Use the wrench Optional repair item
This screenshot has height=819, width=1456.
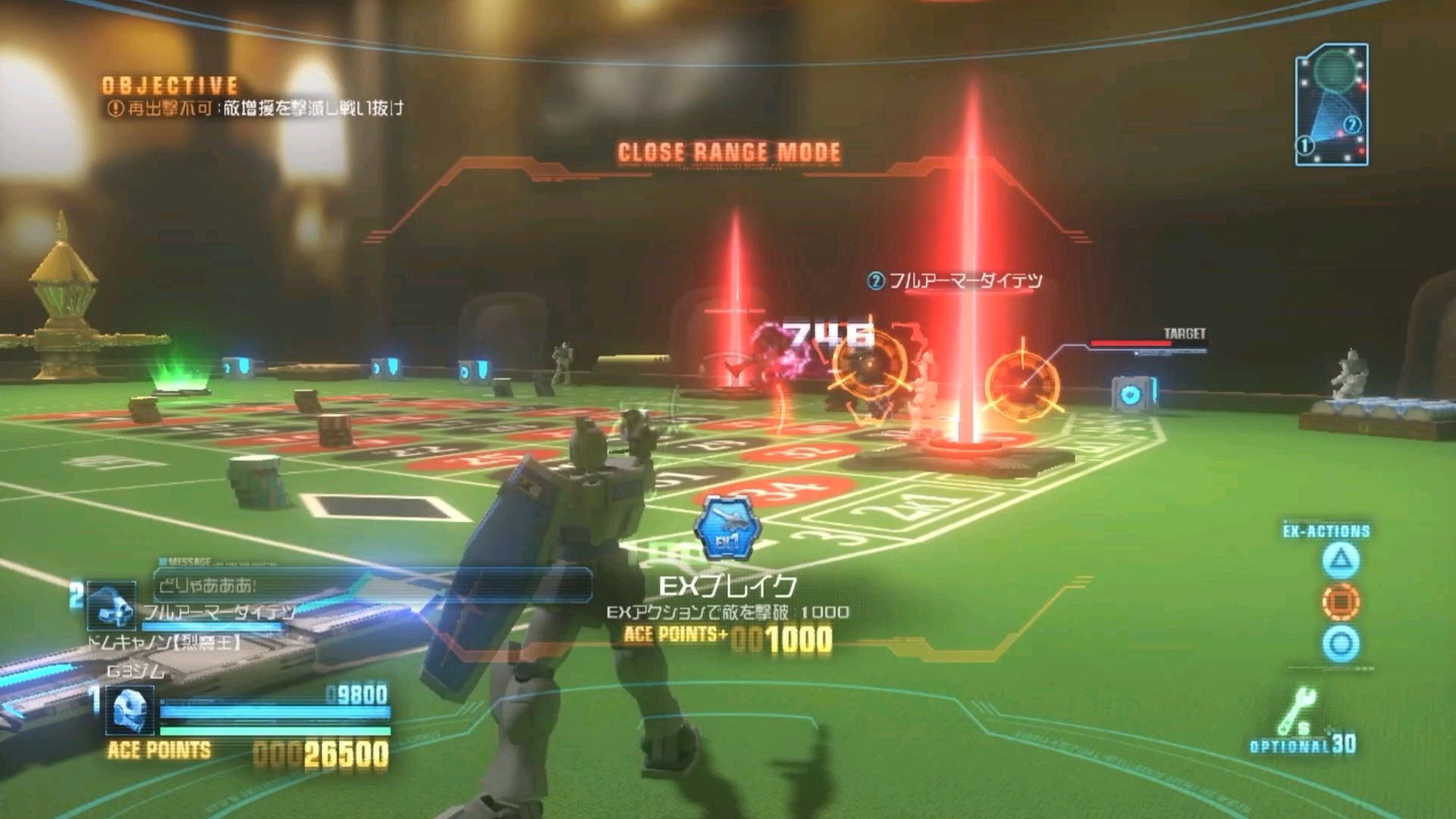tap(1300, 713)
